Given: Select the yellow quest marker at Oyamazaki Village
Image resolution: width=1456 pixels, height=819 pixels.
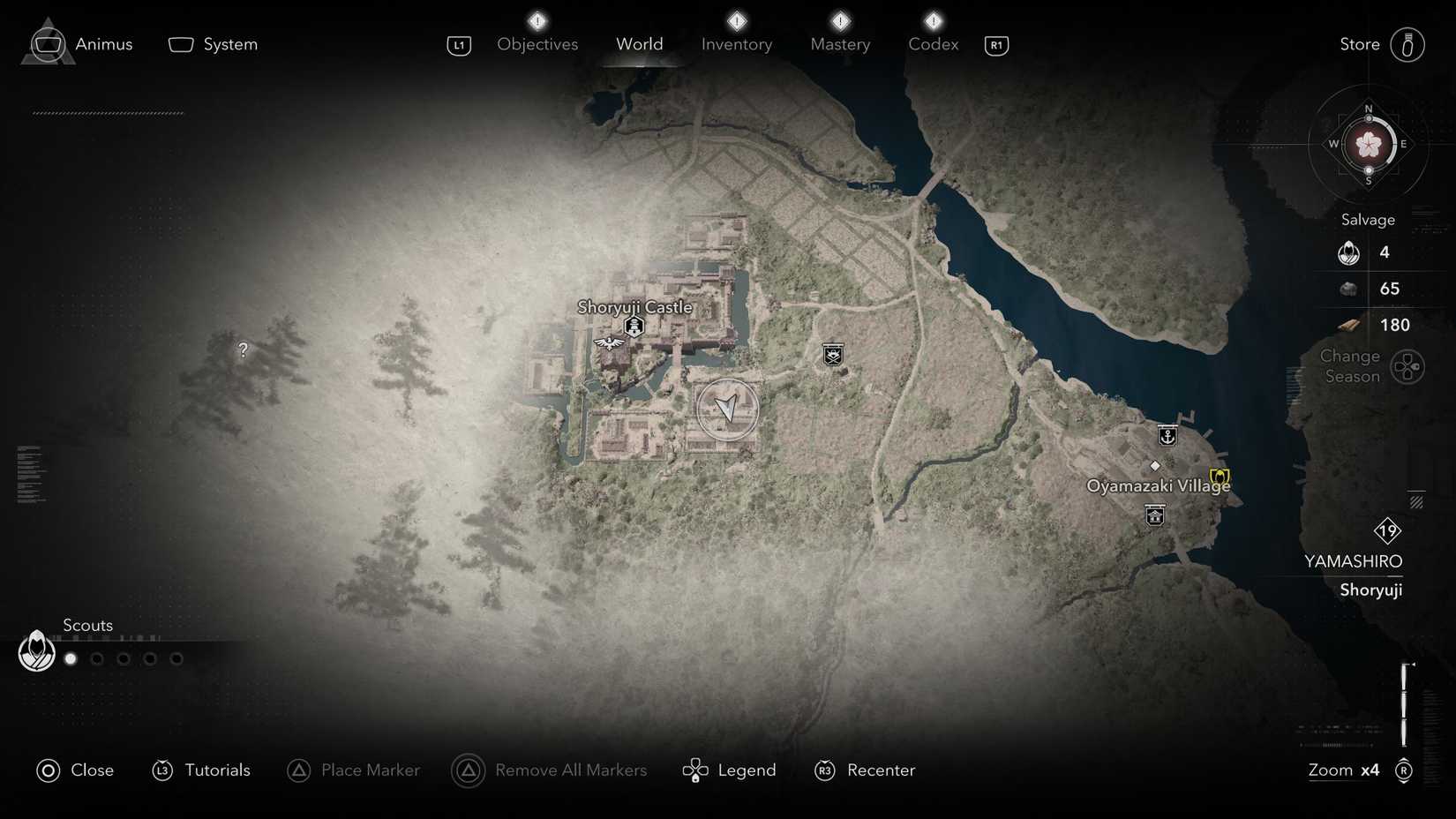Looking at the screenshot, I should pyautogui.click(x=1220, y=477).
